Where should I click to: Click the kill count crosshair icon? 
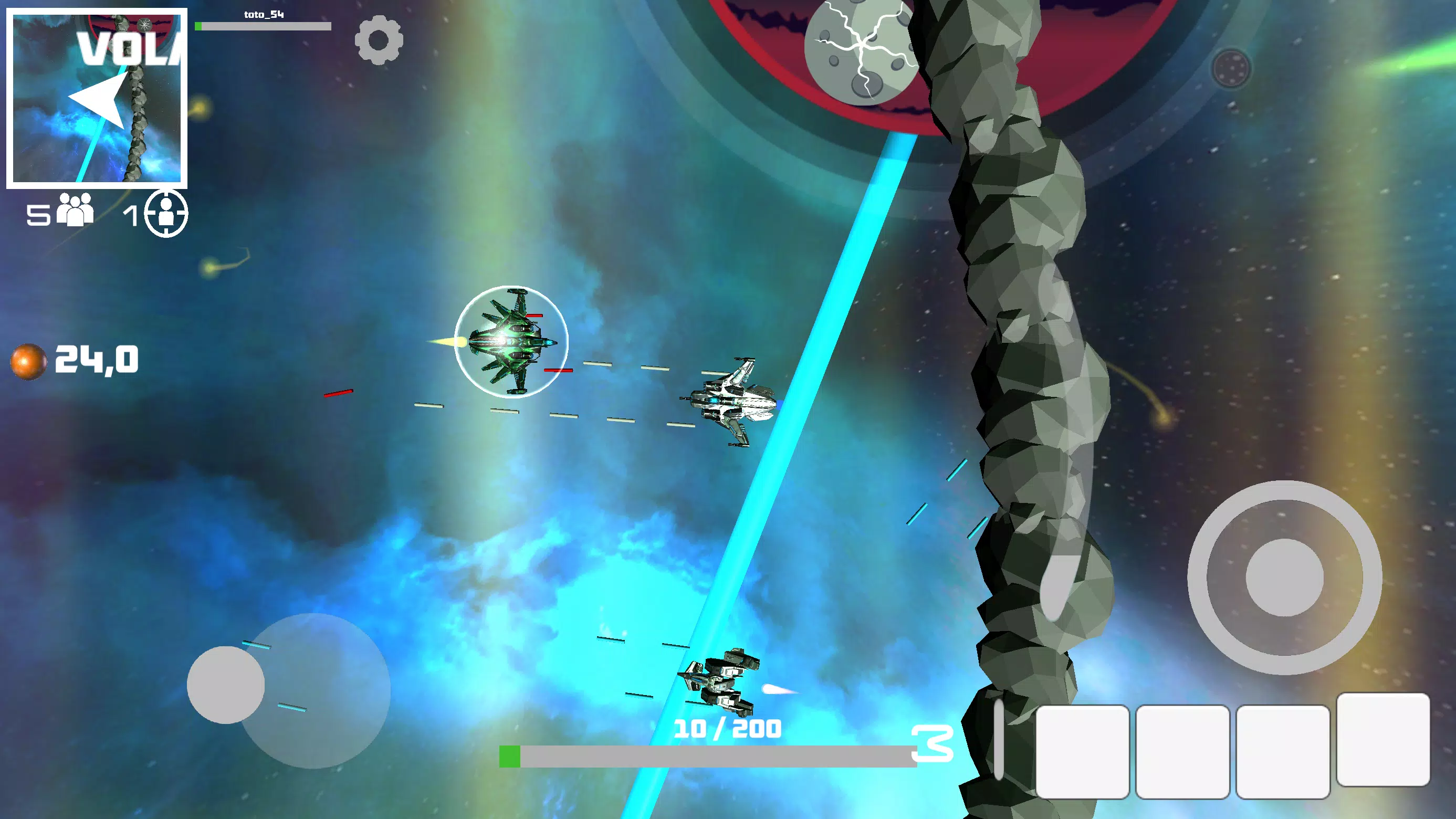point(165,214)
